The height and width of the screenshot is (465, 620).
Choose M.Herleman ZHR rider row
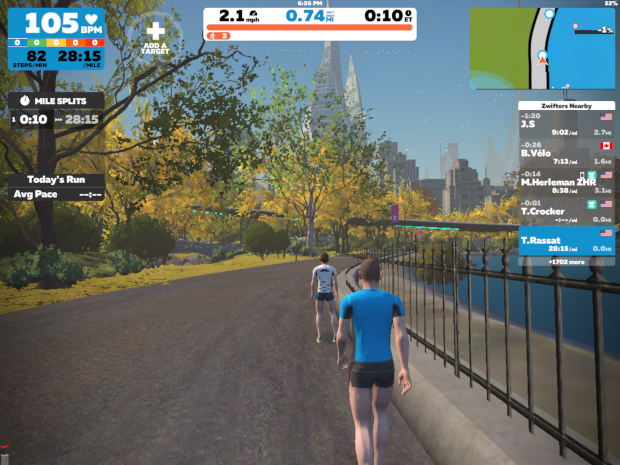tap(566, 182)
